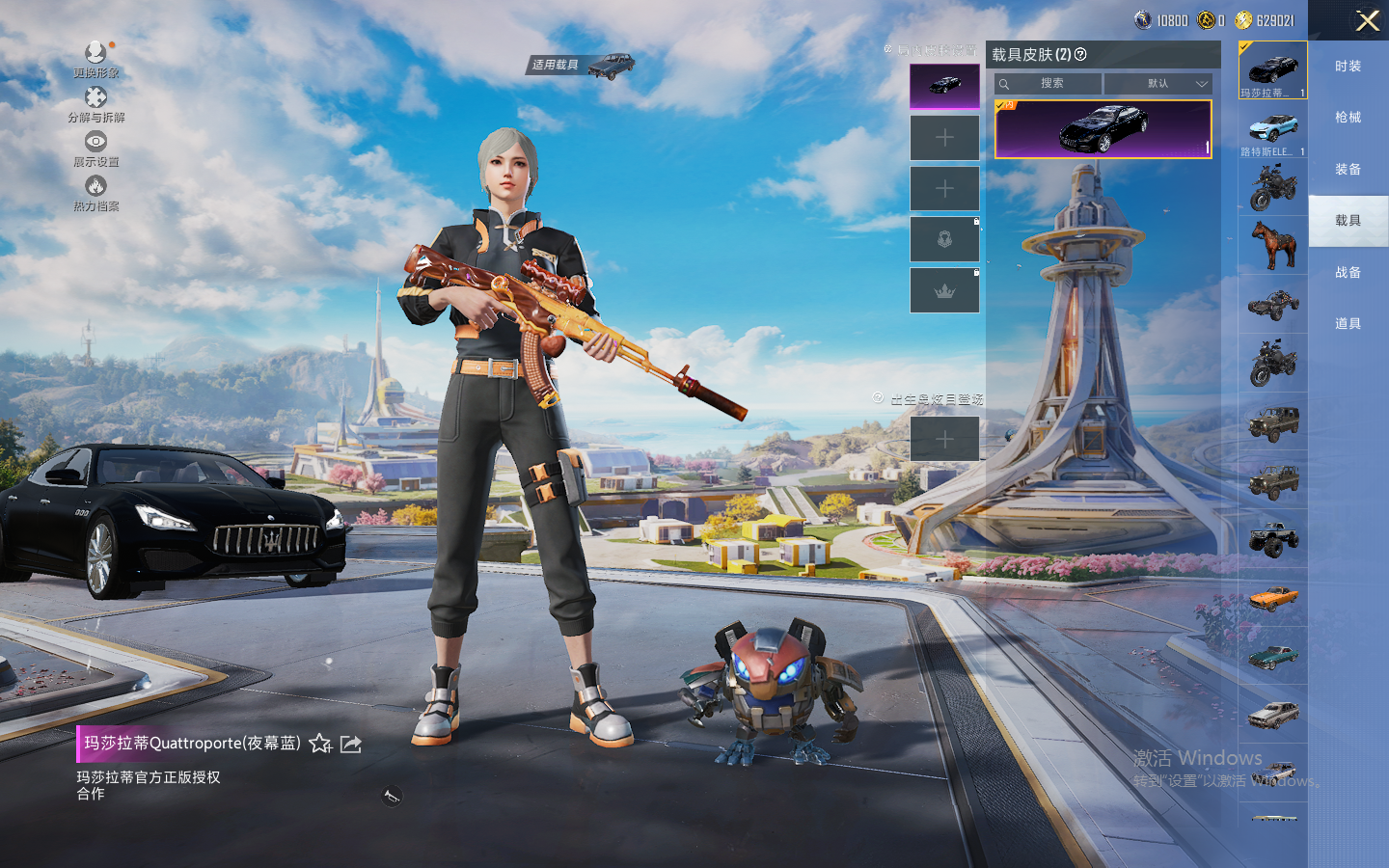Favorite the Maserati Quattroporte skin with star

point(320,744)
